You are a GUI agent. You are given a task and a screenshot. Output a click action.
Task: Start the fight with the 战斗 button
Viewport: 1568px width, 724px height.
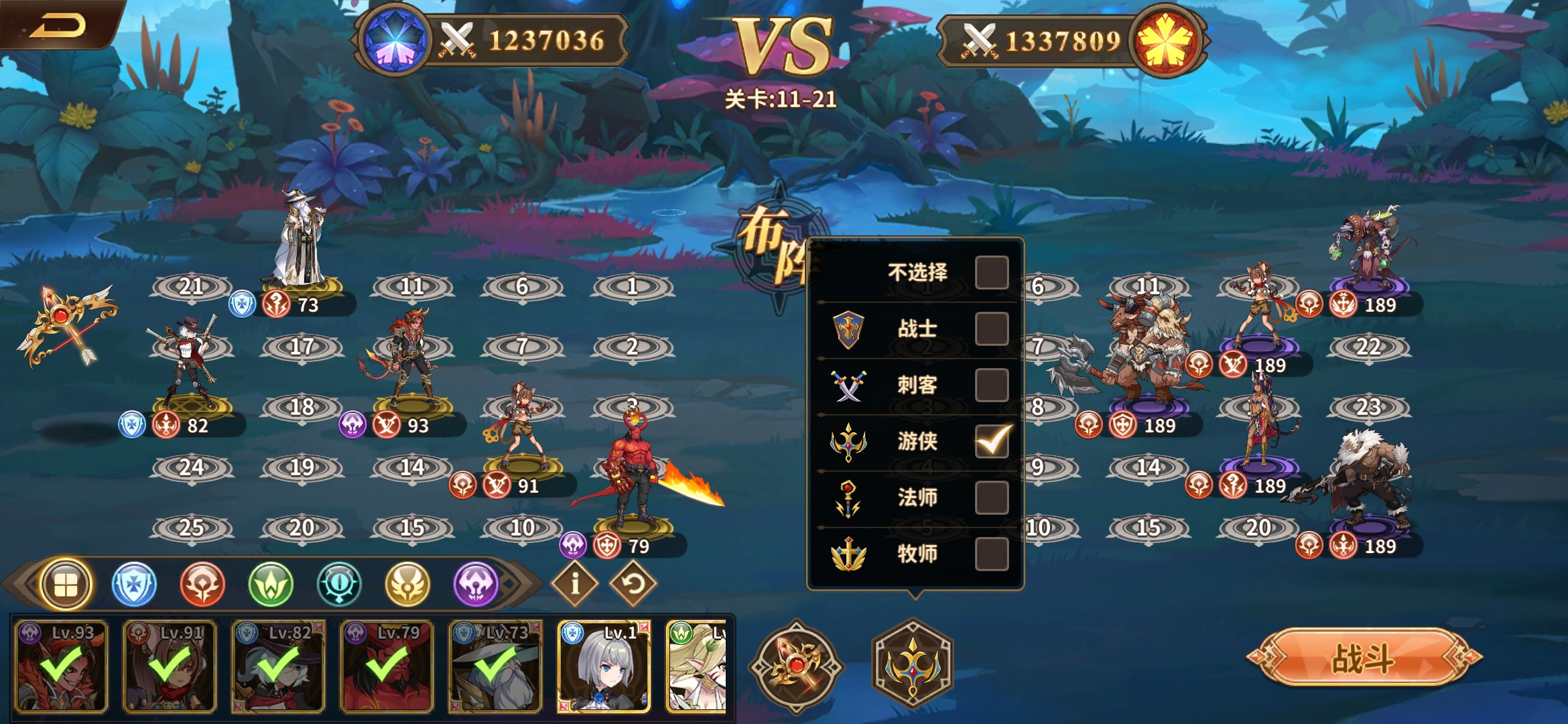pos(1363,658)
